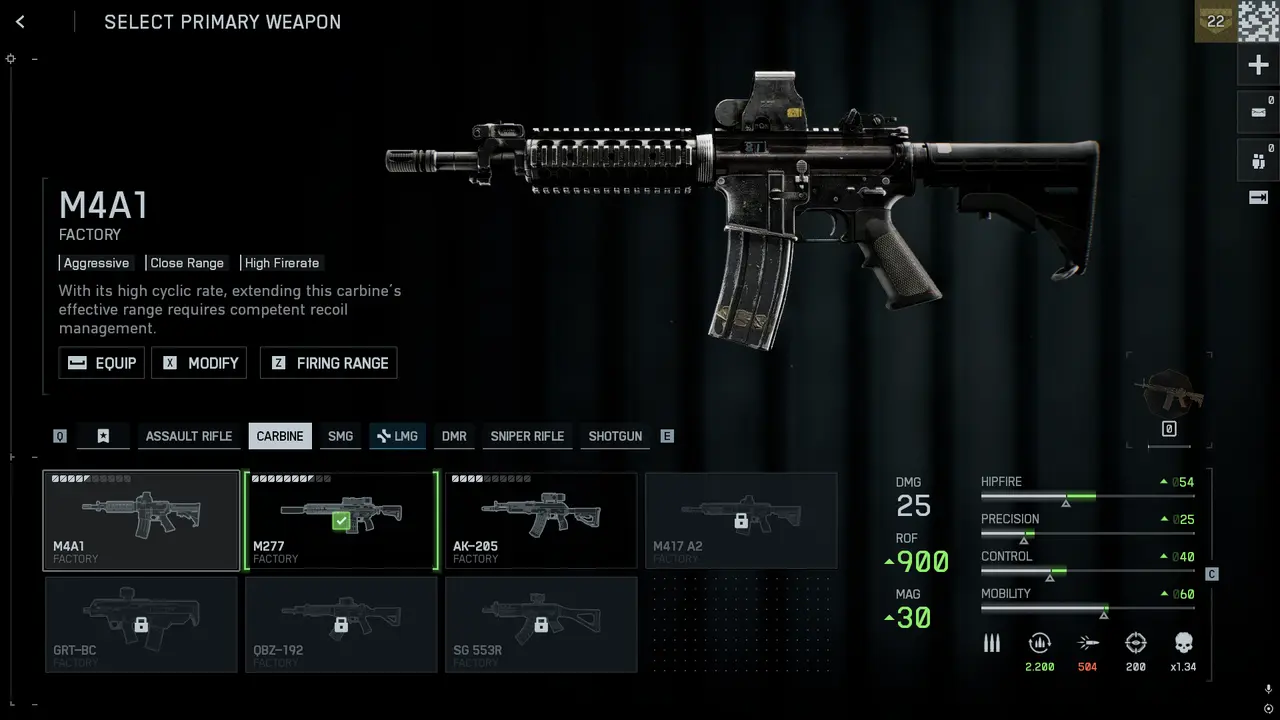The height and width of the screenshot is (720, 1280).
Task: Open the favorites bookmark tab
Action: click(103, 436)
